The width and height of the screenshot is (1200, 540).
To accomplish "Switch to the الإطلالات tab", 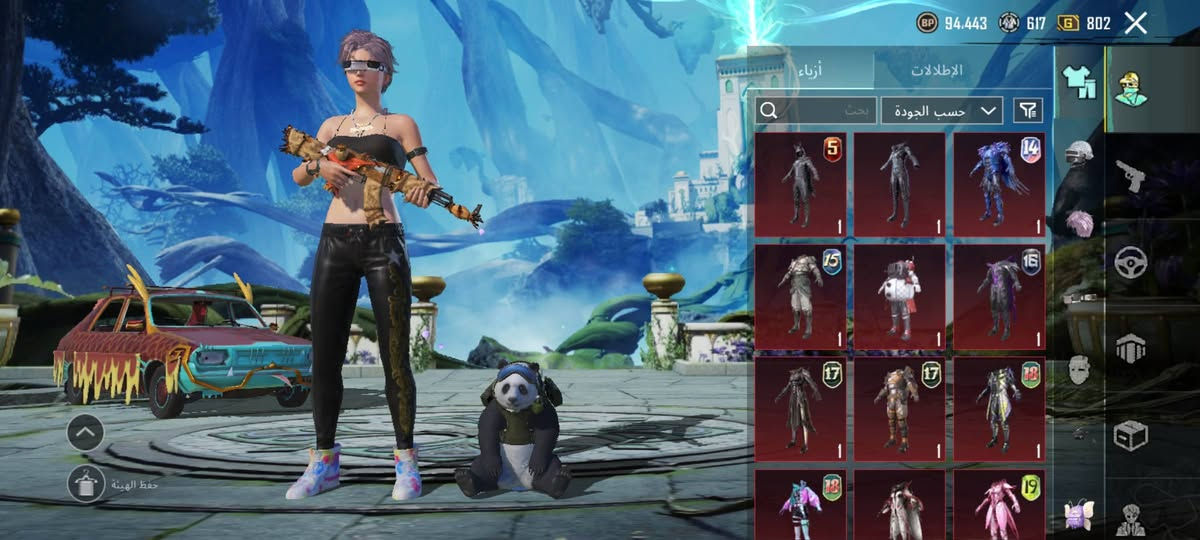I will [936, 71].
